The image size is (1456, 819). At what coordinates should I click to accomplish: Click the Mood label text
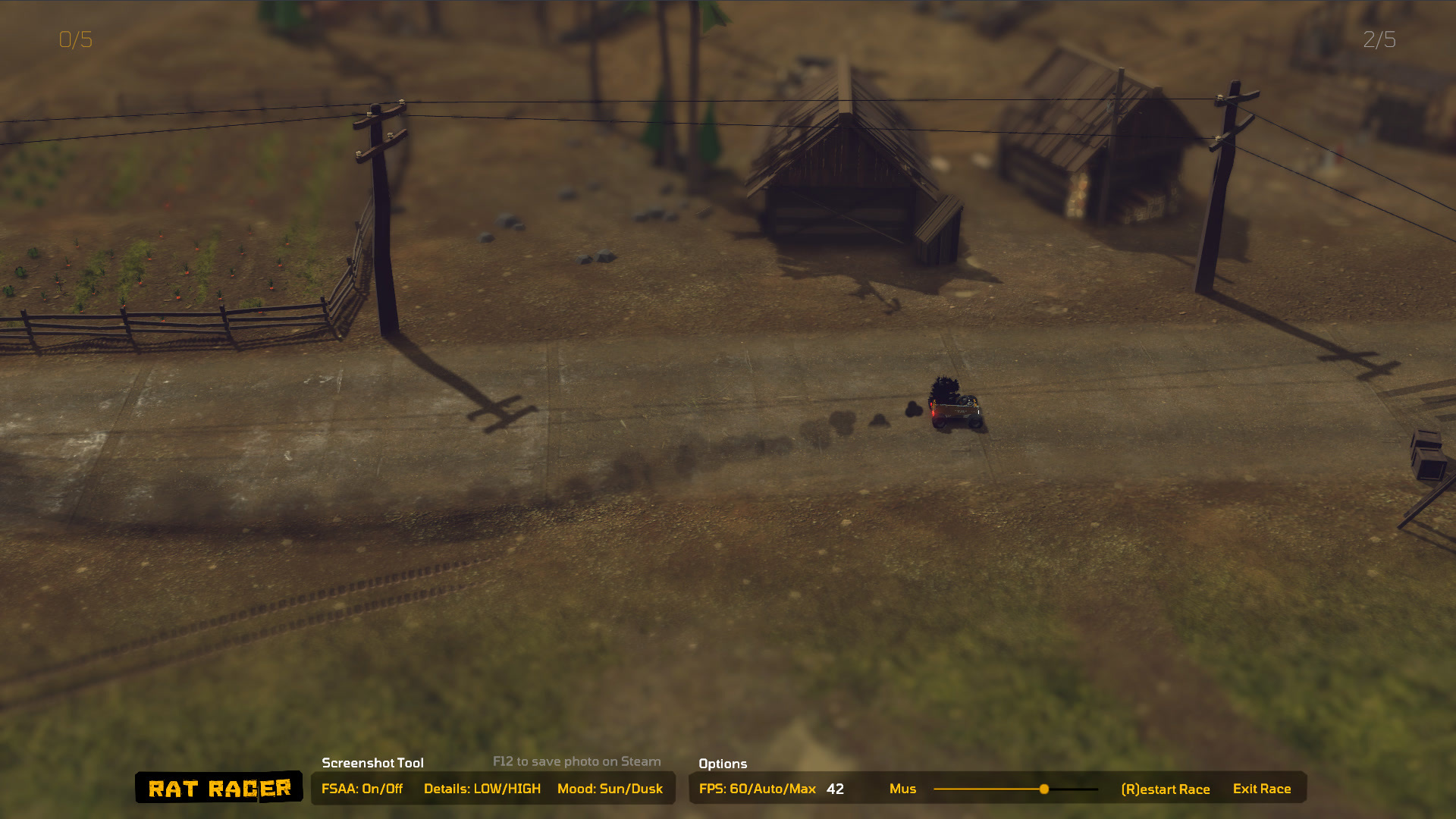(x=580, y=789)
